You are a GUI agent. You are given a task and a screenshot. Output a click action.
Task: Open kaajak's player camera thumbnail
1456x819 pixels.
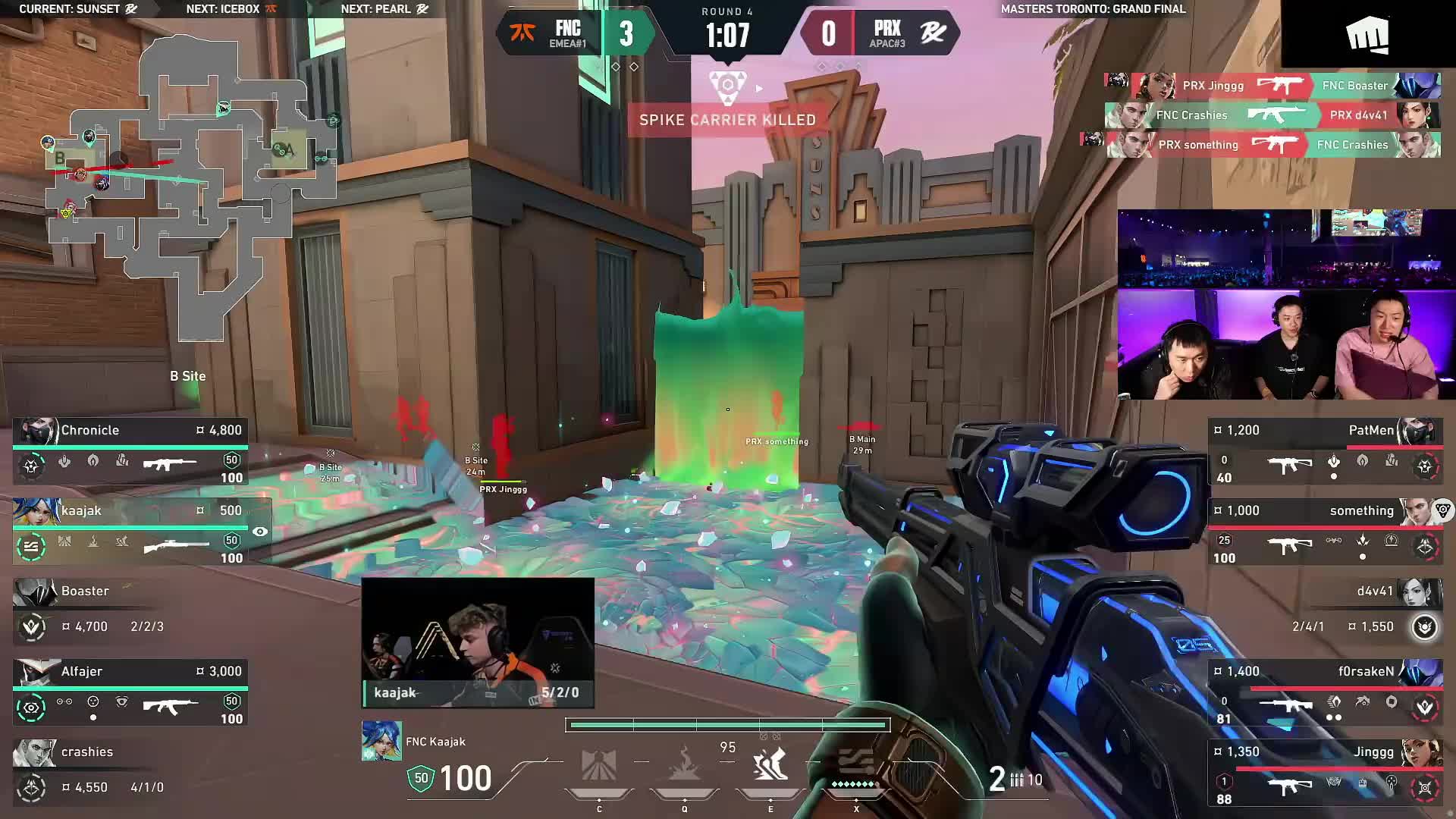478,642
